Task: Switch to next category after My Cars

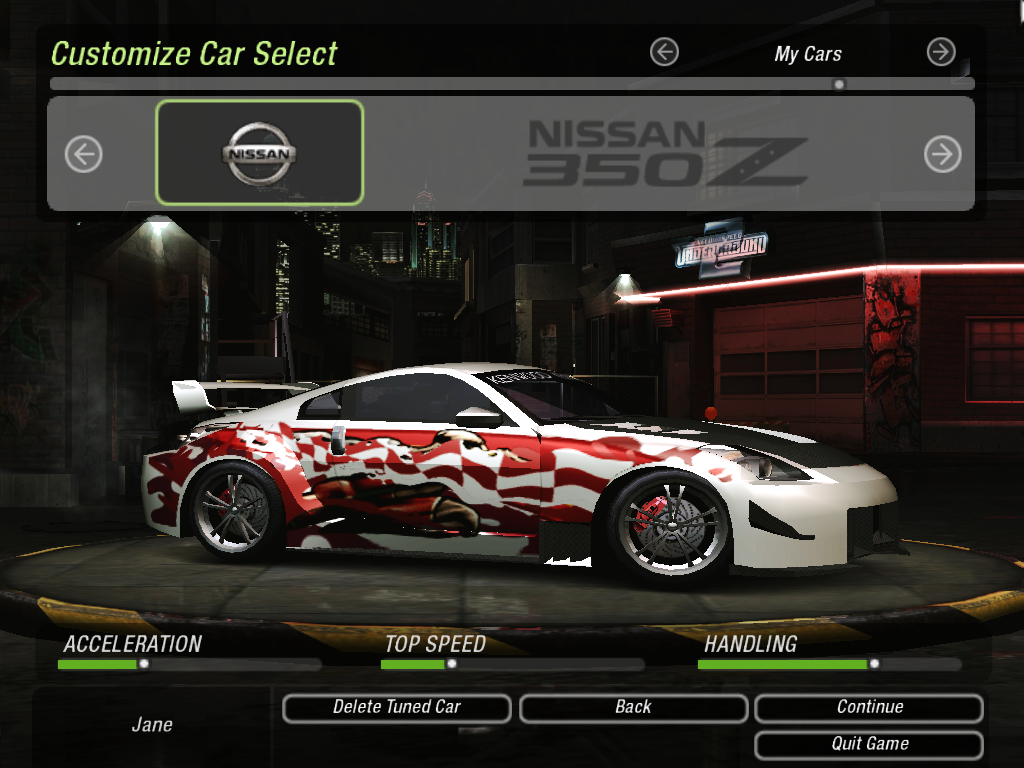Action: (x=941, y=52)
